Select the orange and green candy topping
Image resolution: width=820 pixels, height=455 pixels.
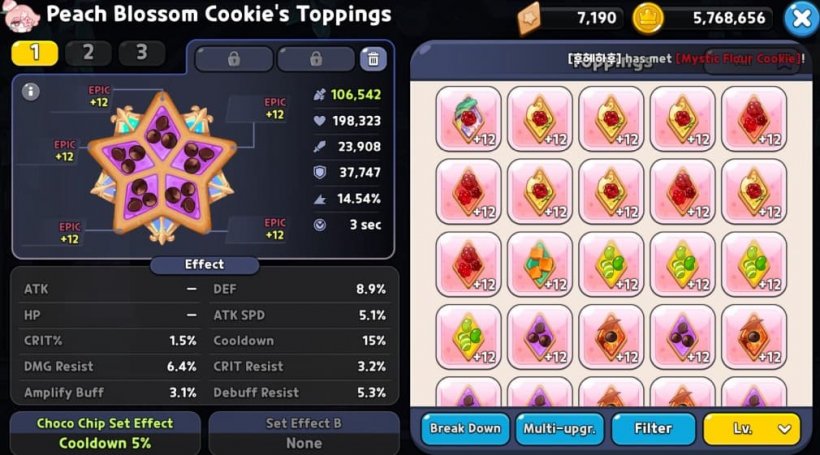point(540,264)
